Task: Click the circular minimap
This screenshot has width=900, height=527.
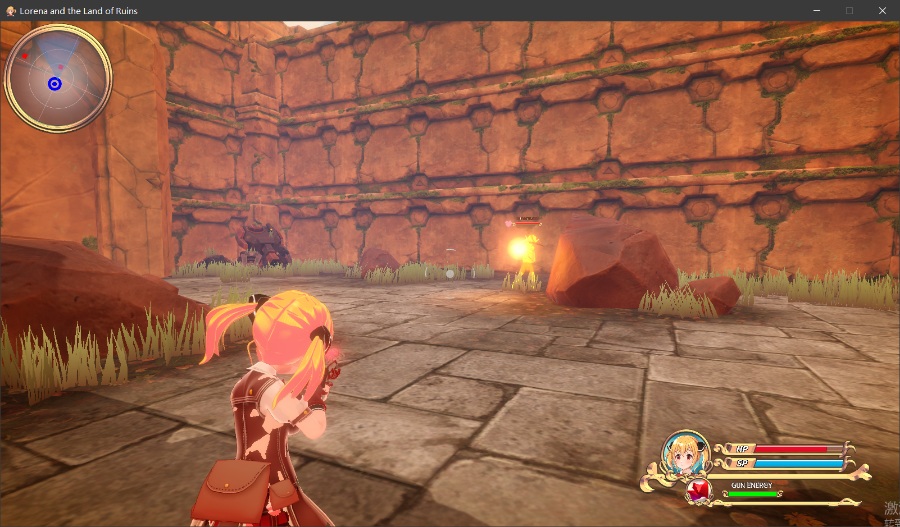Action: [58, 78]
